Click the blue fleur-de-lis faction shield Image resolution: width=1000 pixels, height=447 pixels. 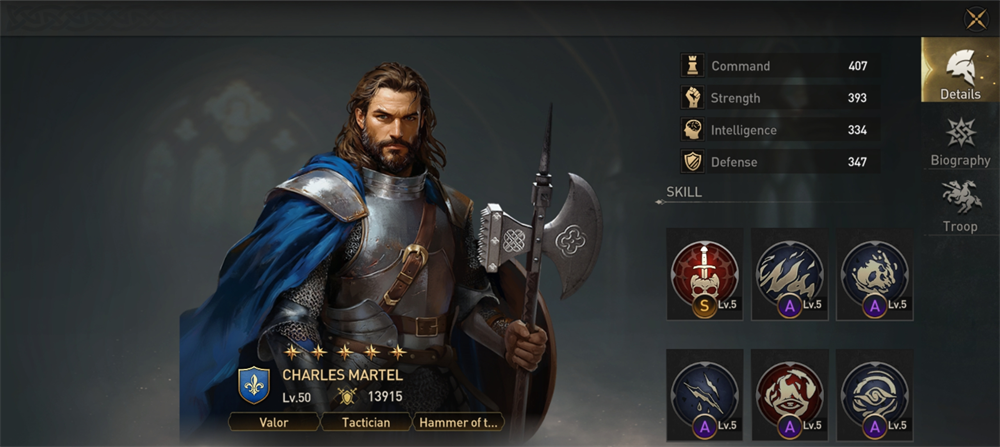253,385
